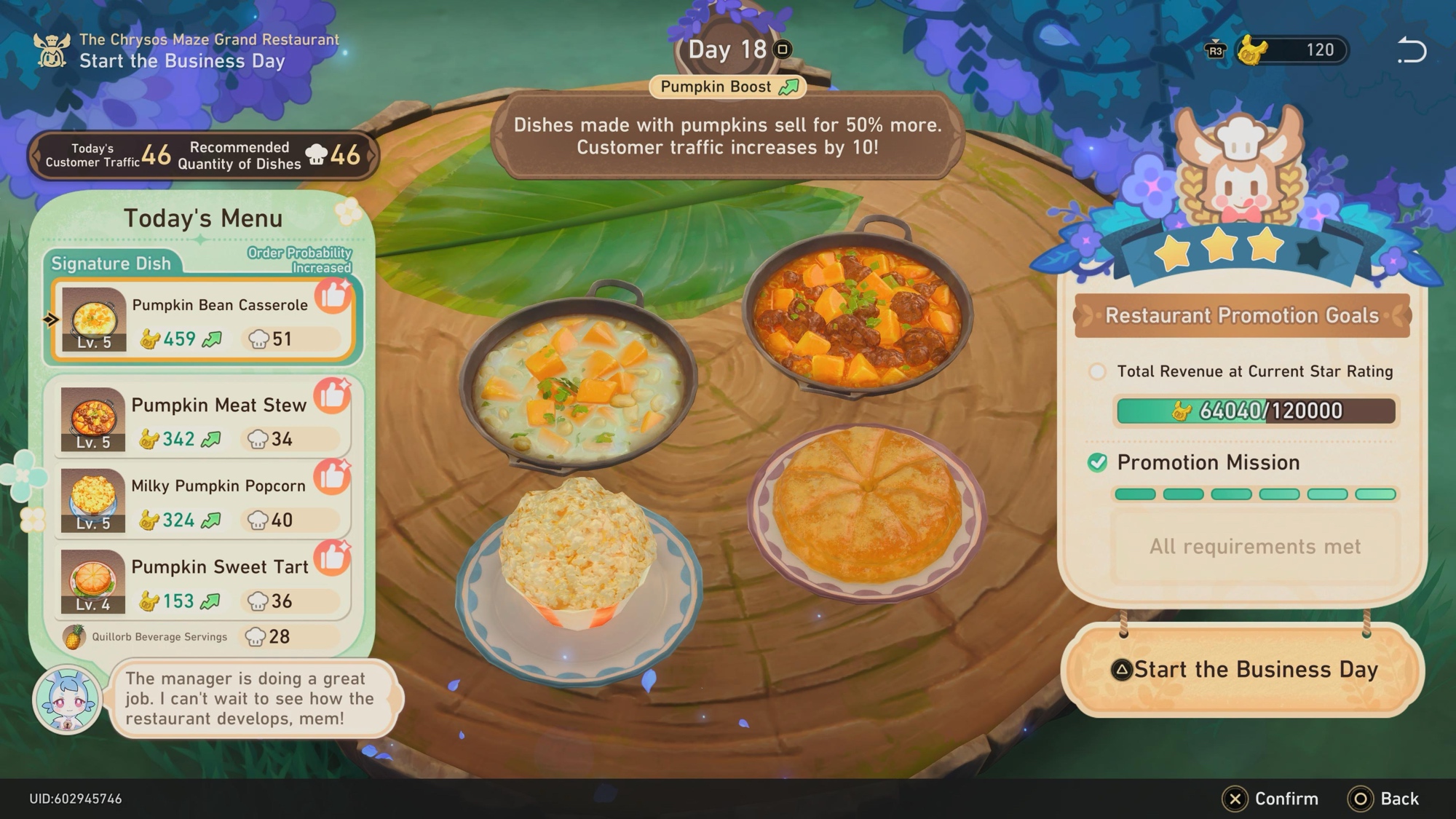Open the Restaurant Promotion Goals panel header
Image resolution: width=1456 pixels, height=819 pixels.
(1242, 316)
